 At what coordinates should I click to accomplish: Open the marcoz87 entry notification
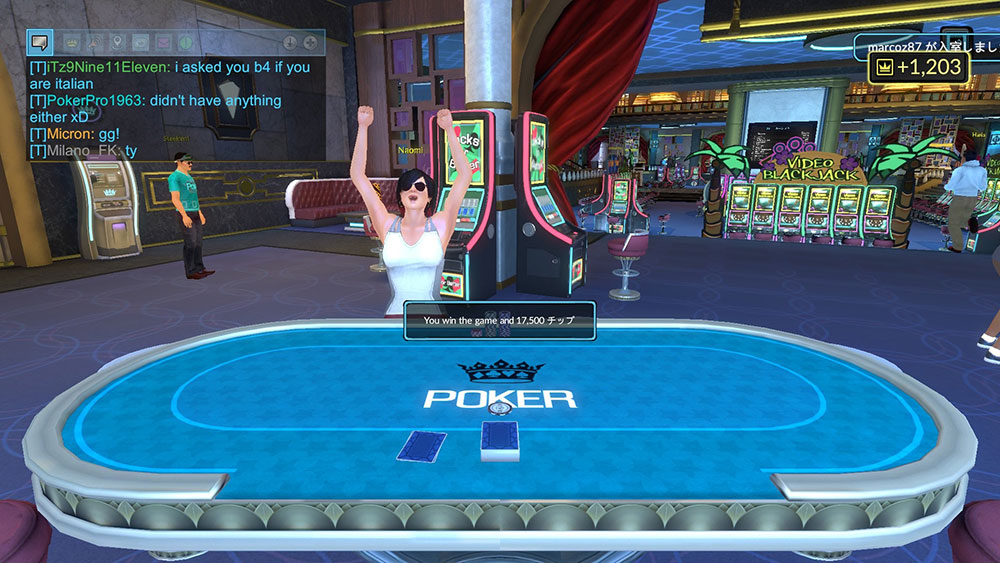tap(925, 44)
